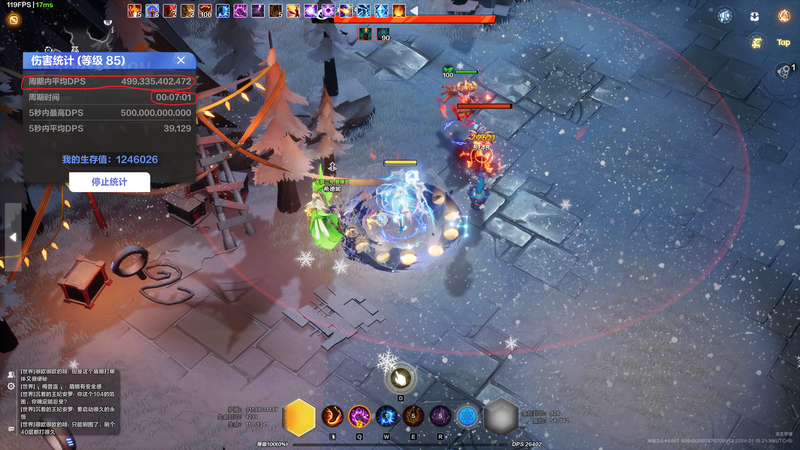Expand the left side panel arrow
Image resolution: width=800 pixels, height=450 pixels.
[x=12, y=237]
